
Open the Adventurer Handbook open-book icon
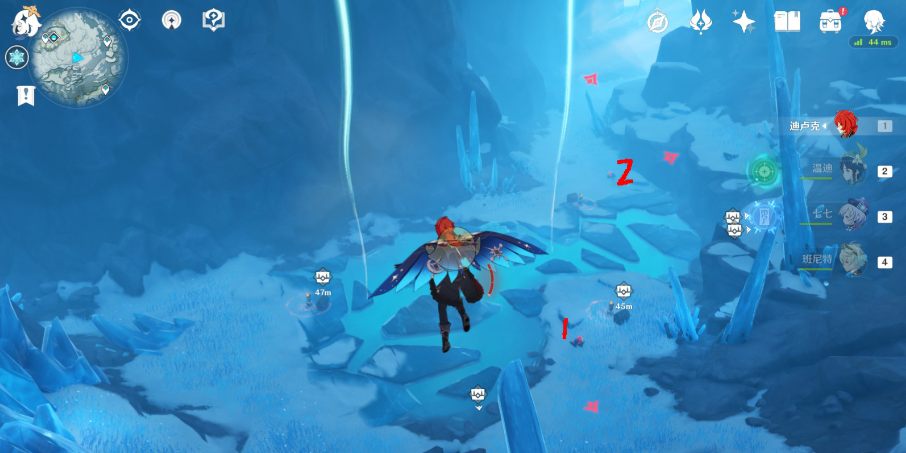click(787, 22)
